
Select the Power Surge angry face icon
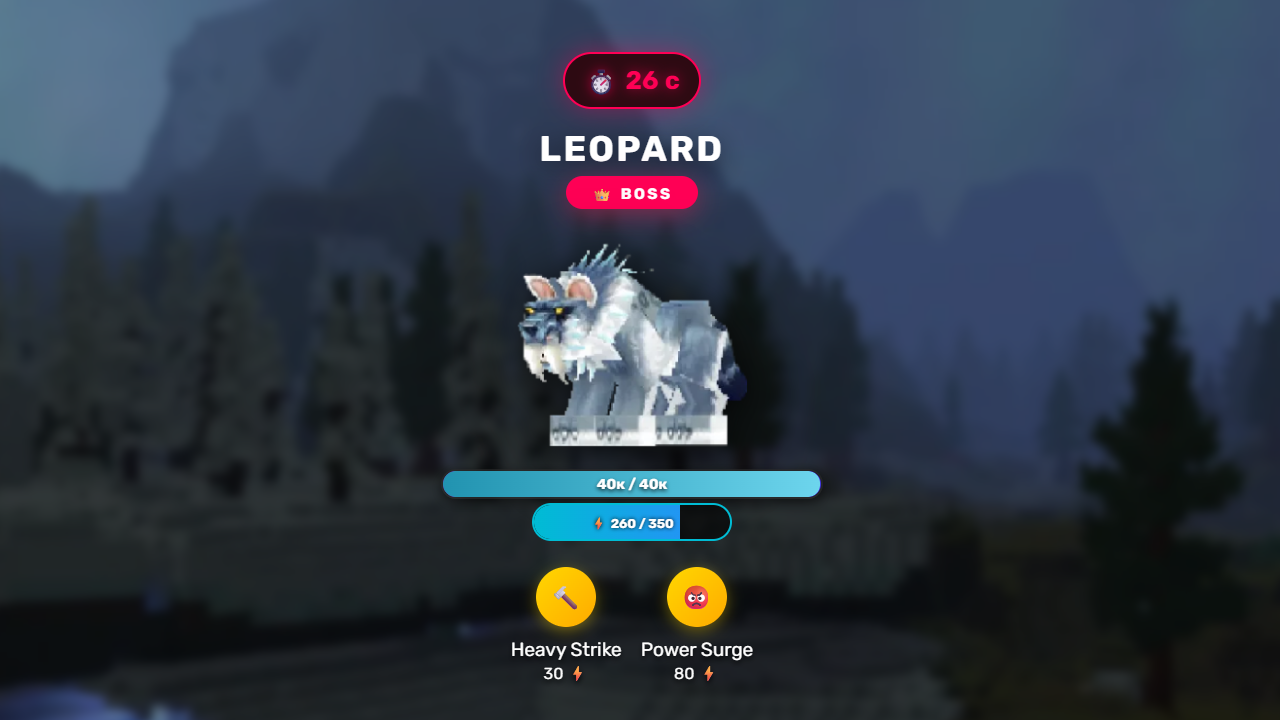point(697,596)
